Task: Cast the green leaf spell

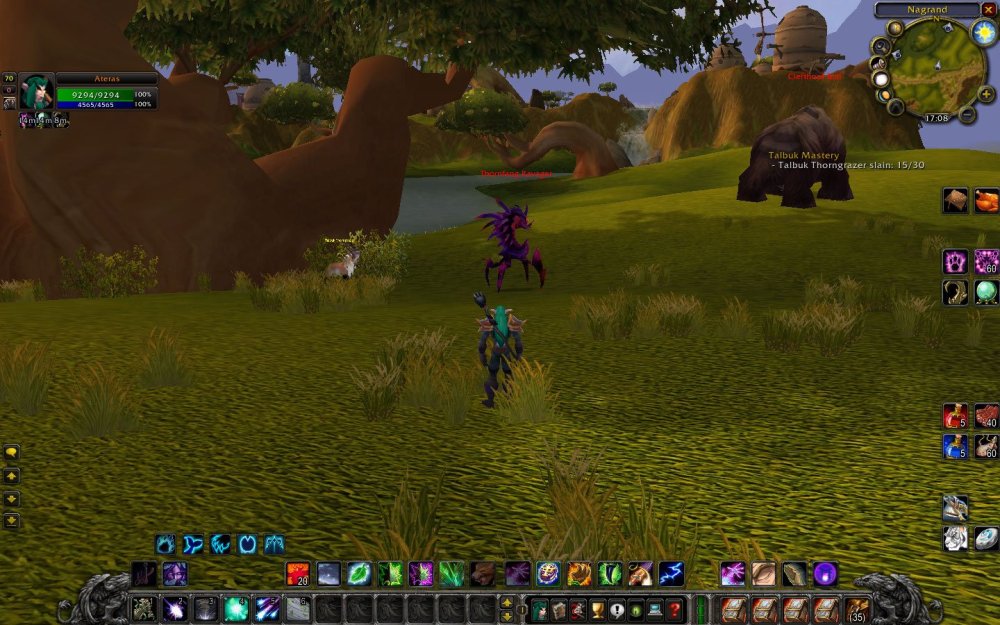Action: tap(359, 574)
